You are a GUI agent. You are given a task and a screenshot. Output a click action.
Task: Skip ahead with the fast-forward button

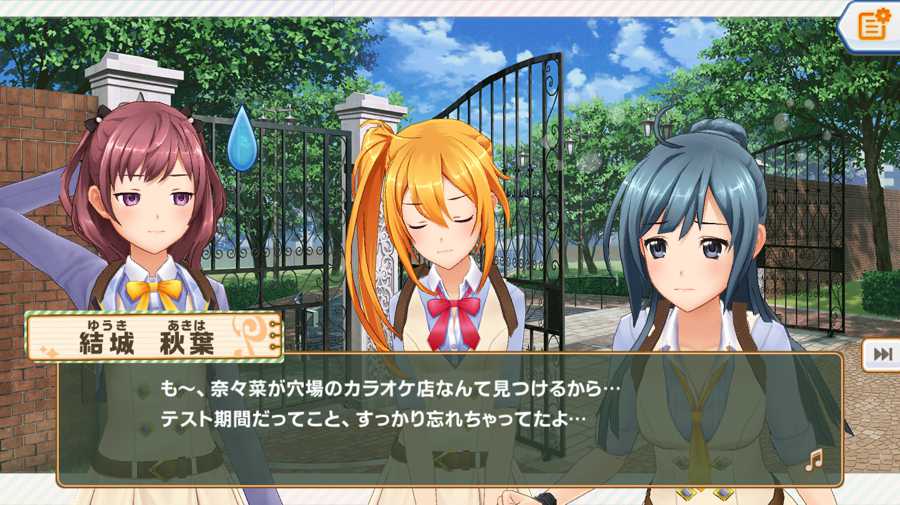882,354
